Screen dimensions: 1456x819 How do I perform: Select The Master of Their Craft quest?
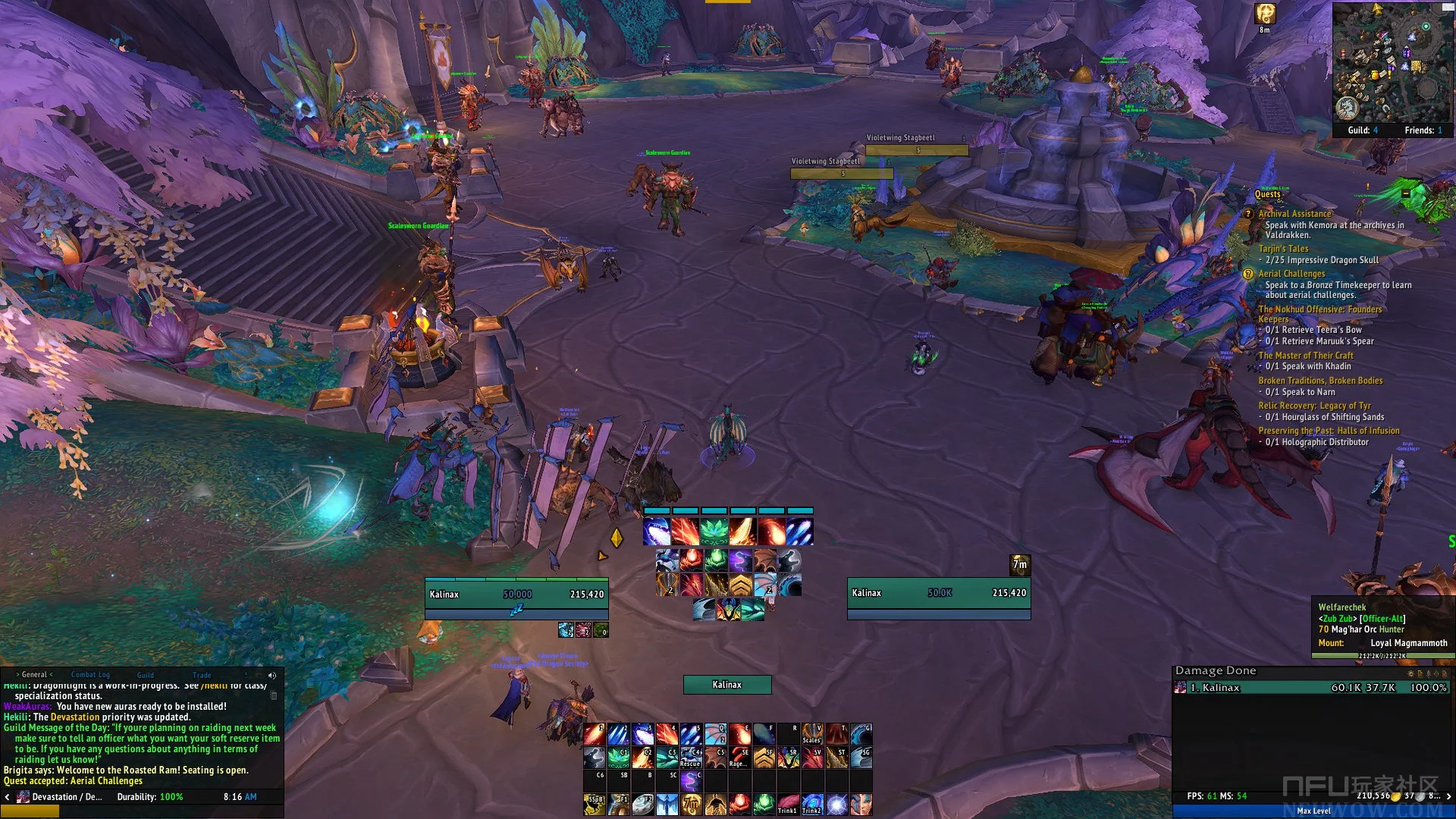(x=1305, y=355)
